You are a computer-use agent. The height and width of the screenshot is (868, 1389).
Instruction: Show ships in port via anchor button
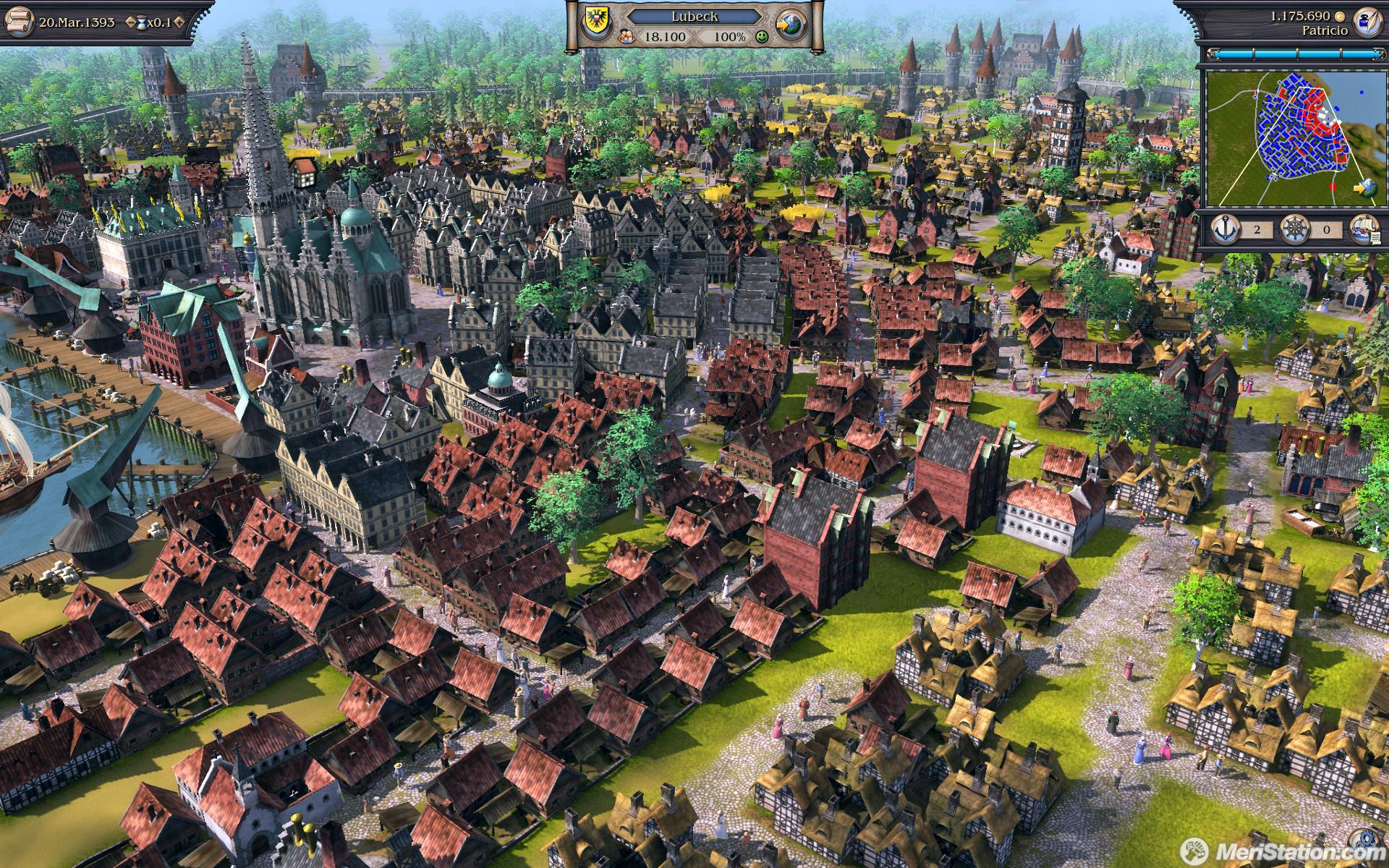[x=1226, y=230]
